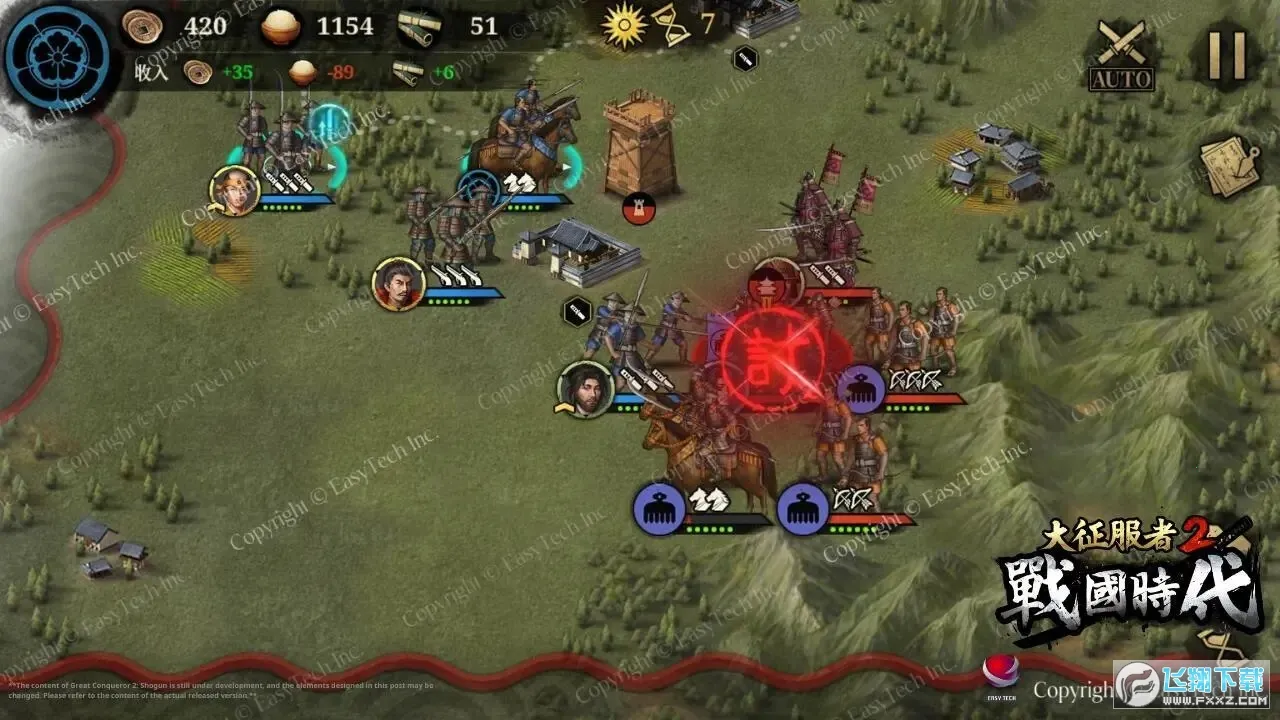The image size is (1280, 720).
Task: Select the blue-crest cavalry unit with horse icons
Action: tap(482, 188)
